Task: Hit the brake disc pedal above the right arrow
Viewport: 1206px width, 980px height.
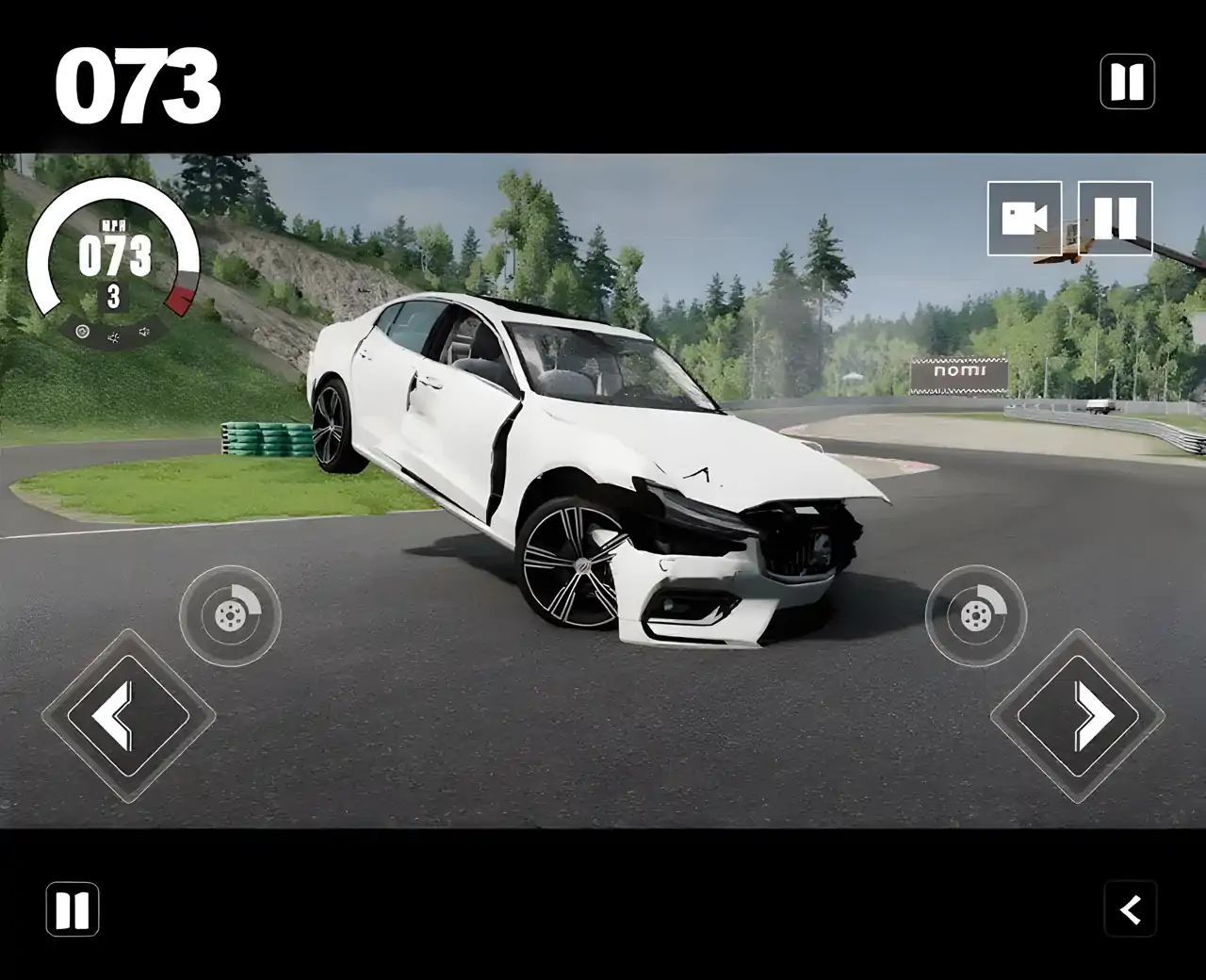Action: coord(976,616)
